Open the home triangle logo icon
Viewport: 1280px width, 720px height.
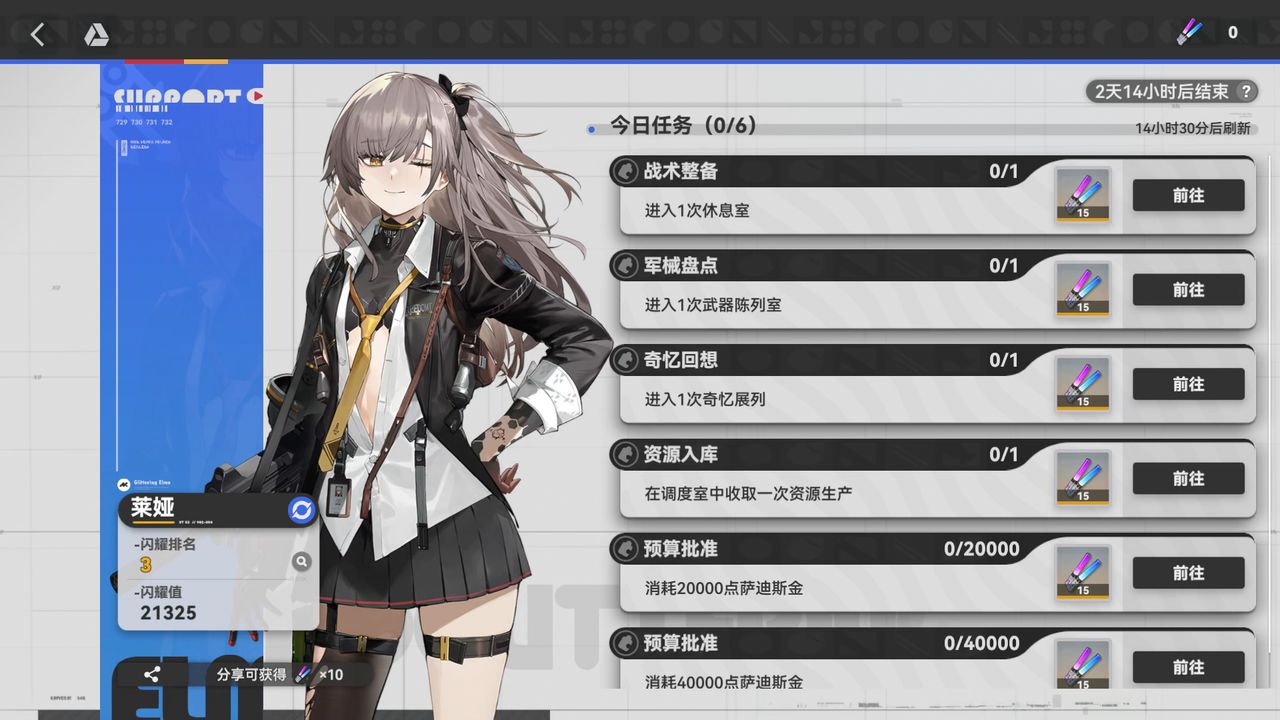tap(96, 35)
